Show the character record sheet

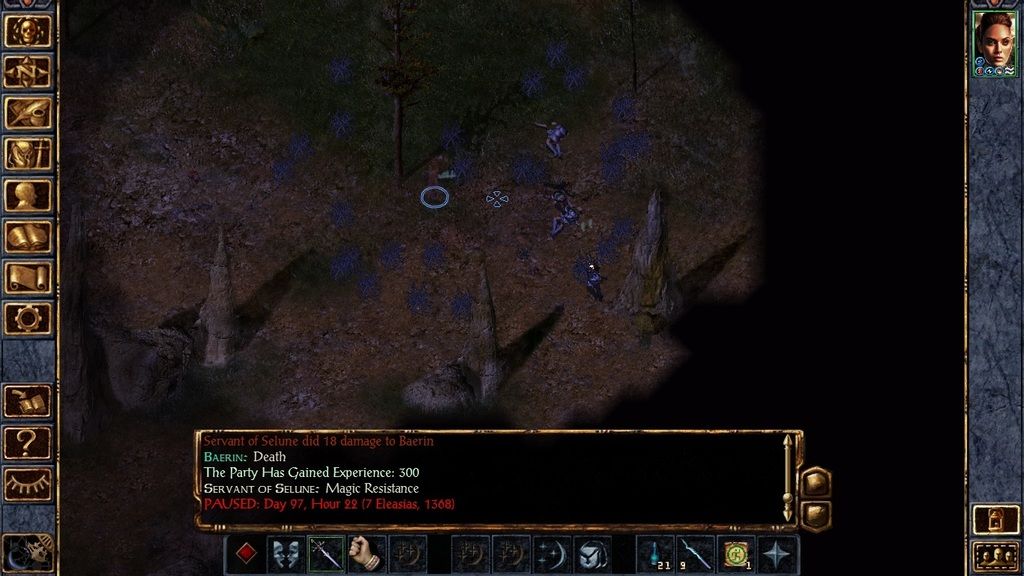click(x=28, y=195)
